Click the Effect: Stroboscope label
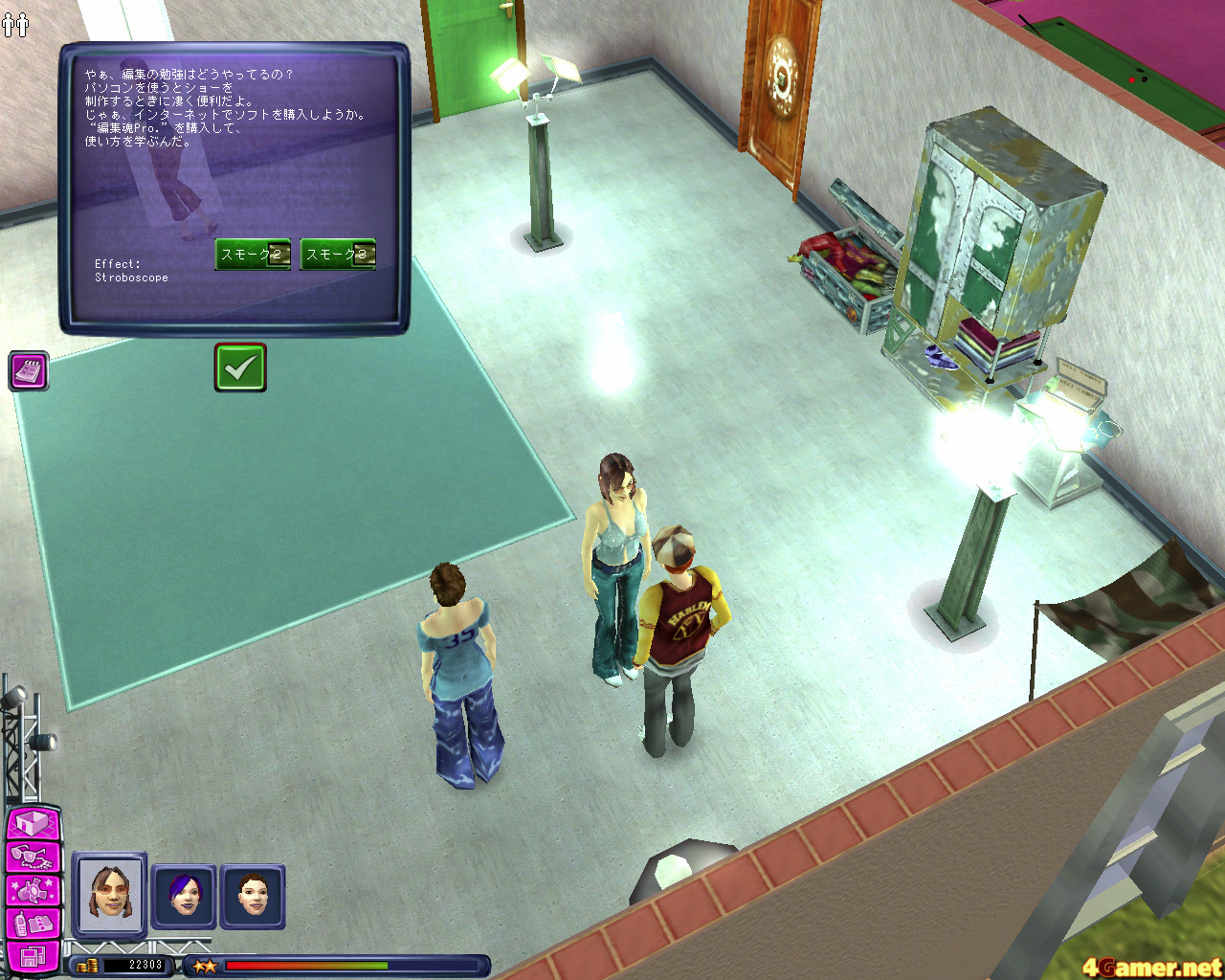This screenshot has width=1225, height=980. [132, 270]
